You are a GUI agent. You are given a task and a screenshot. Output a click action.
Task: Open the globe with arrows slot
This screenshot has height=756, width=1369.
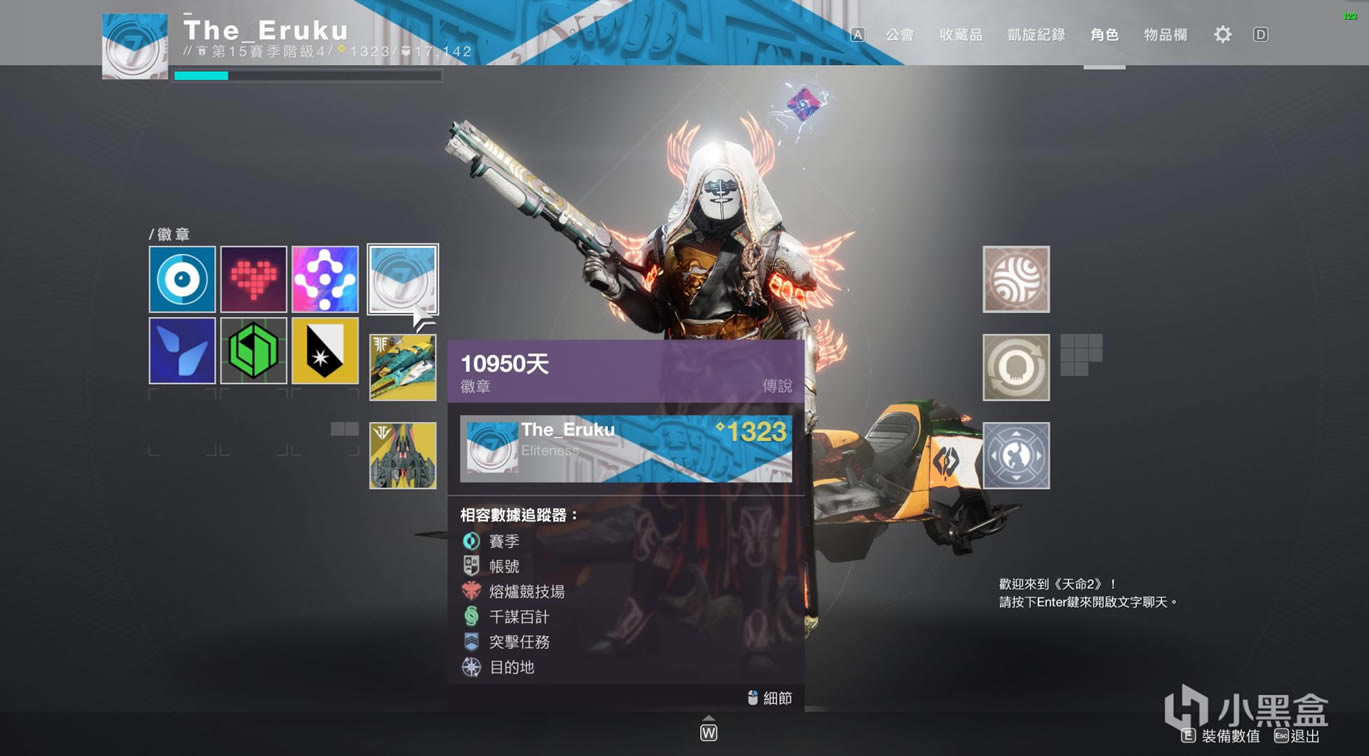click(x=1016, y=455)
